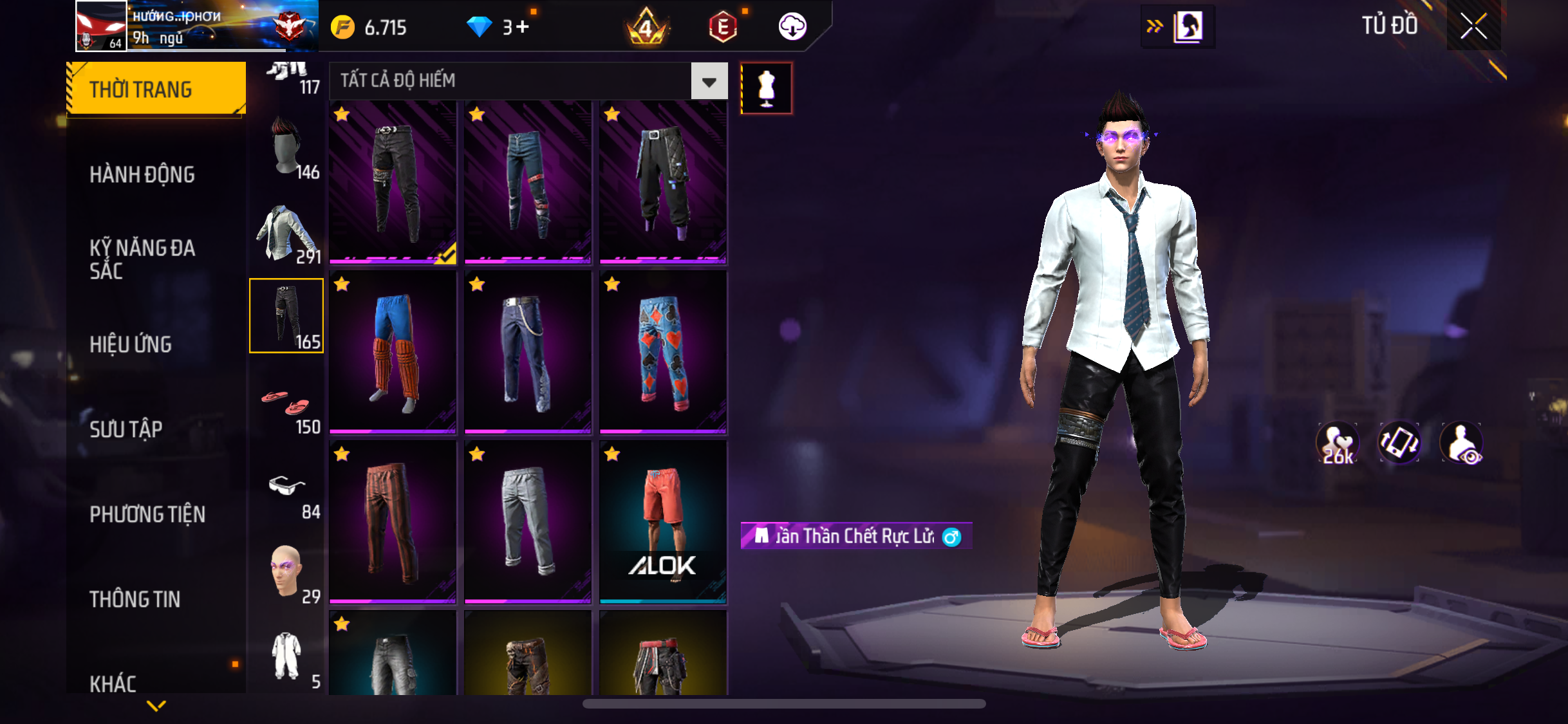Select the Hiệu Ứng tab
This screenshot has height=724, width=1568.
(131, 344)
